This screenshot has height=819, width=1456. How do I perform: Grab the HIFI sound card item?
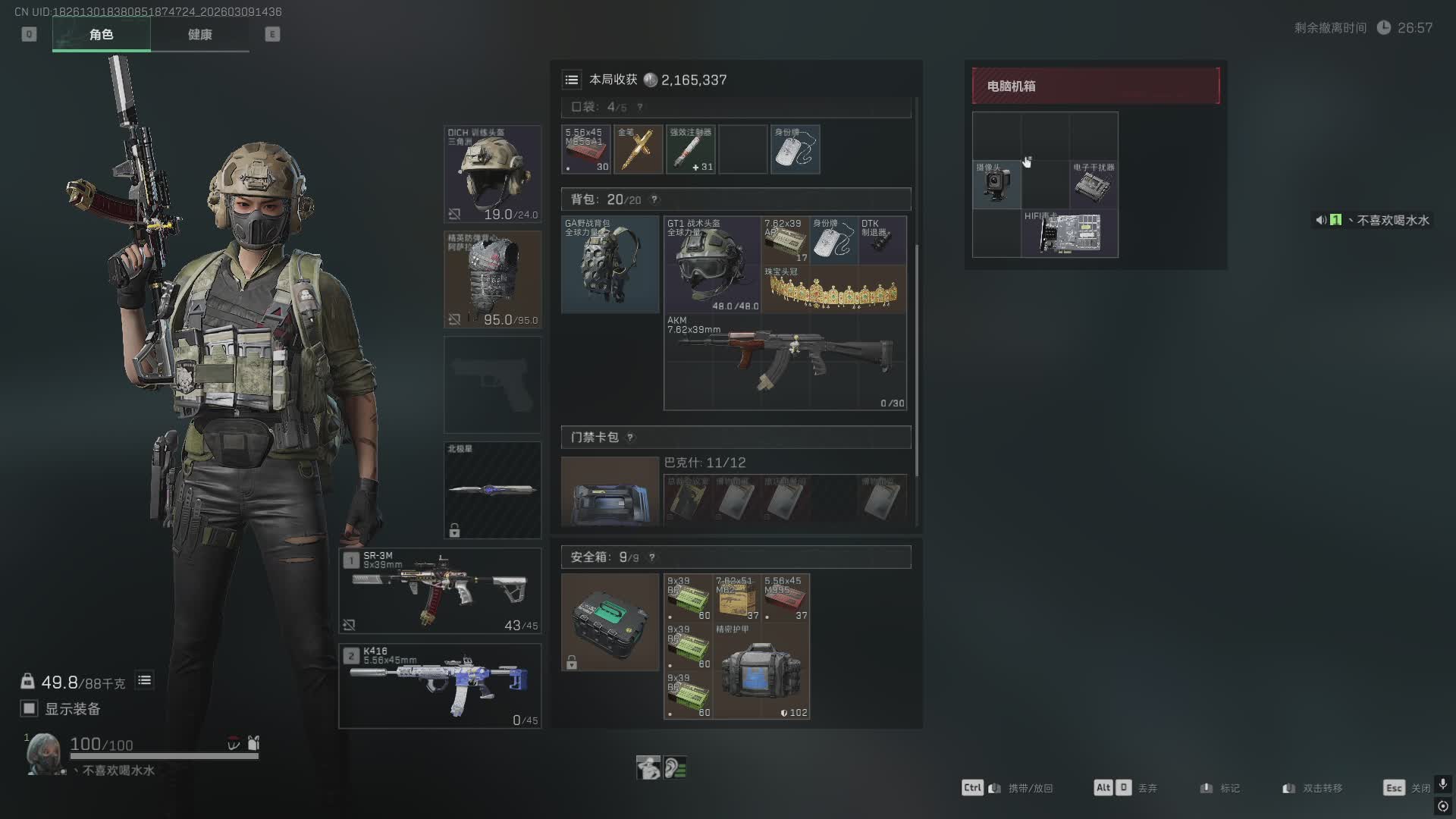1069,233
